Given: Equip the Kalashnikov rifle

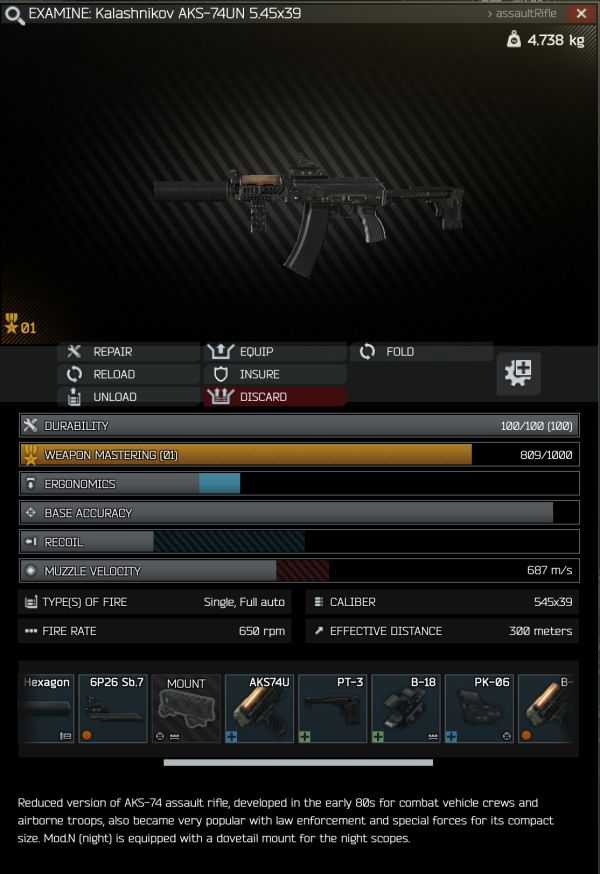Looking at the screenshot, I should point(256,352).
